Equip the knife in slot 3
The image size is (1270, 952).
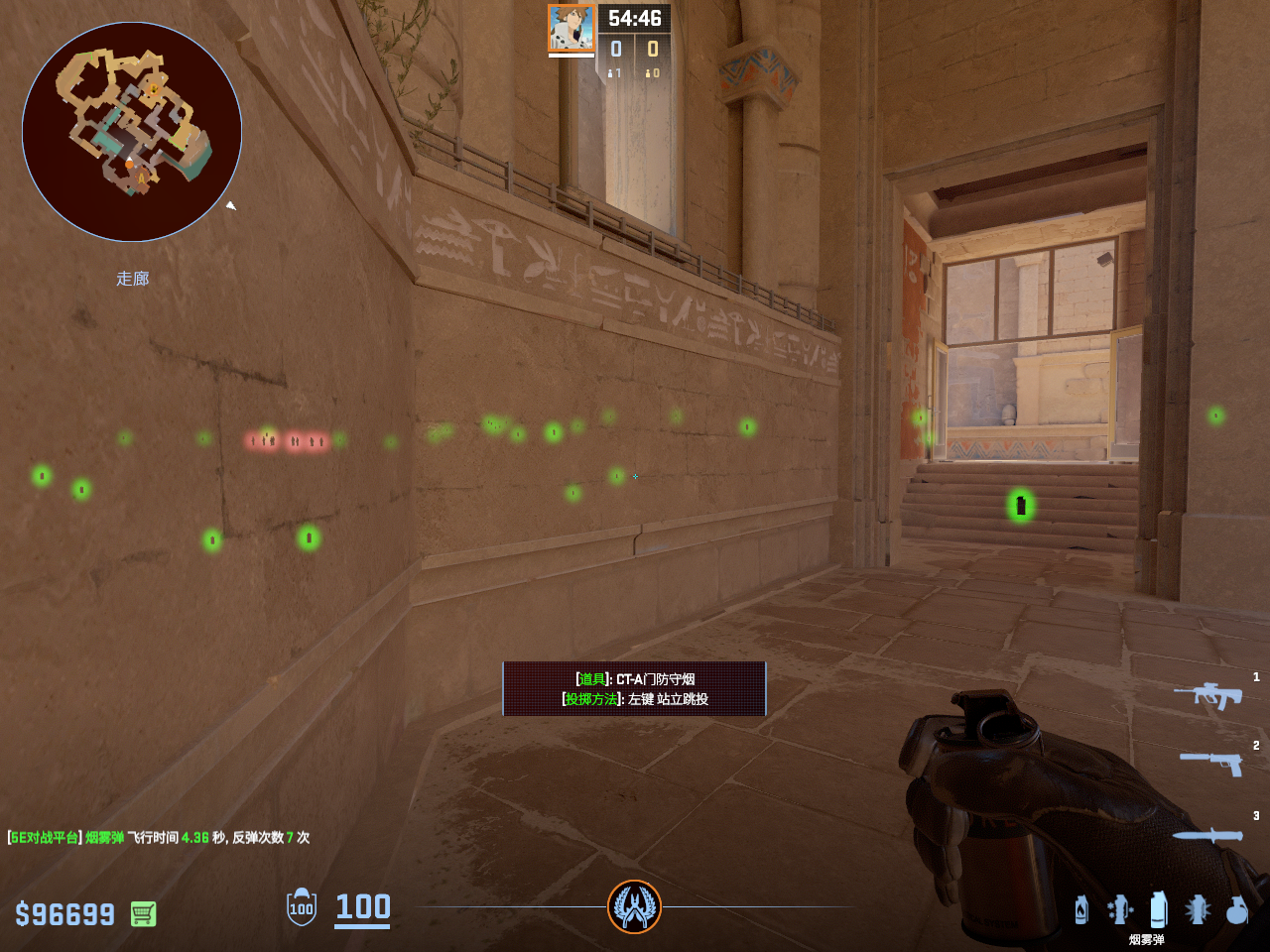pyautogui.click(x=1207, y=835)
